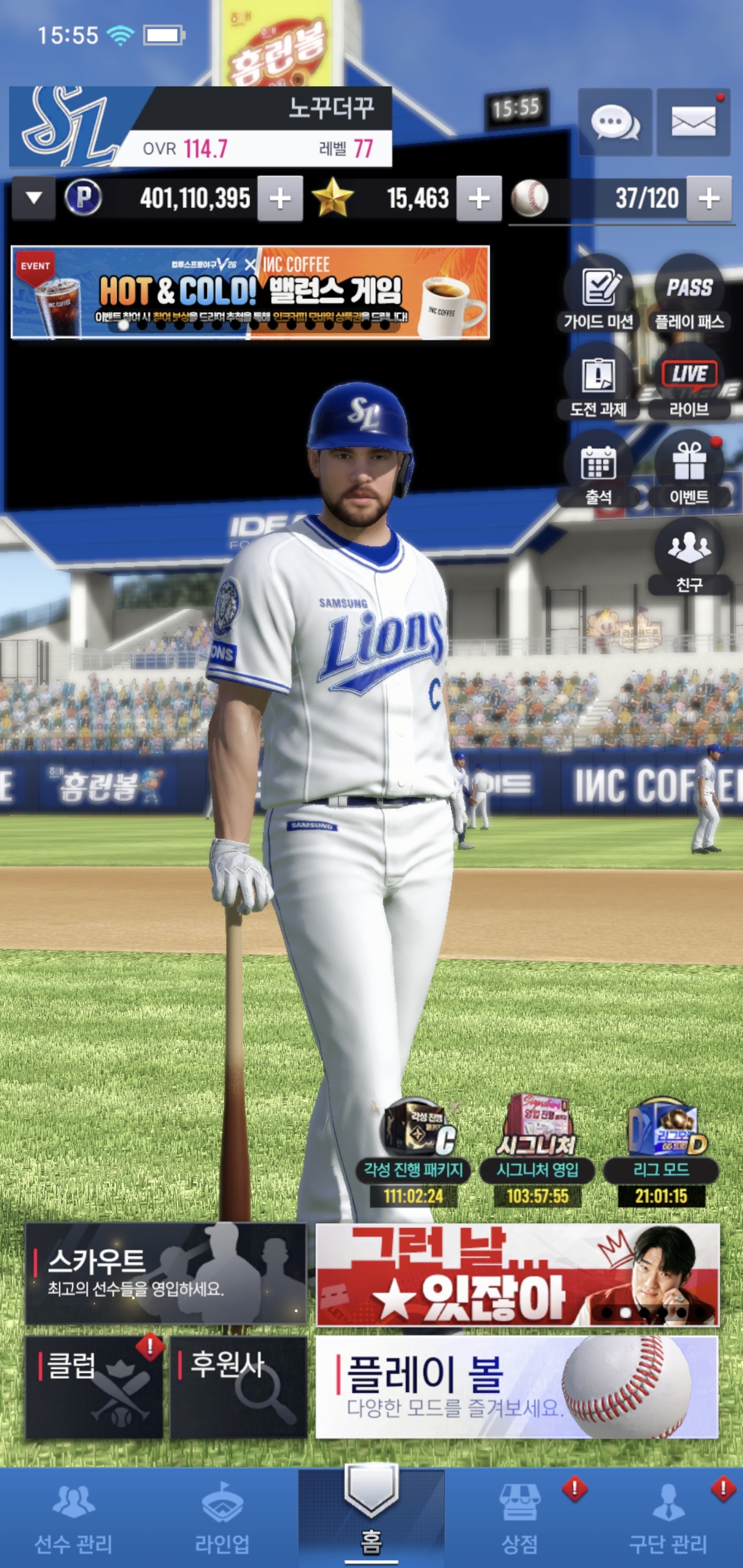Add more stars with the plus button
The image size is (743, 1568).
coord(479,199)
